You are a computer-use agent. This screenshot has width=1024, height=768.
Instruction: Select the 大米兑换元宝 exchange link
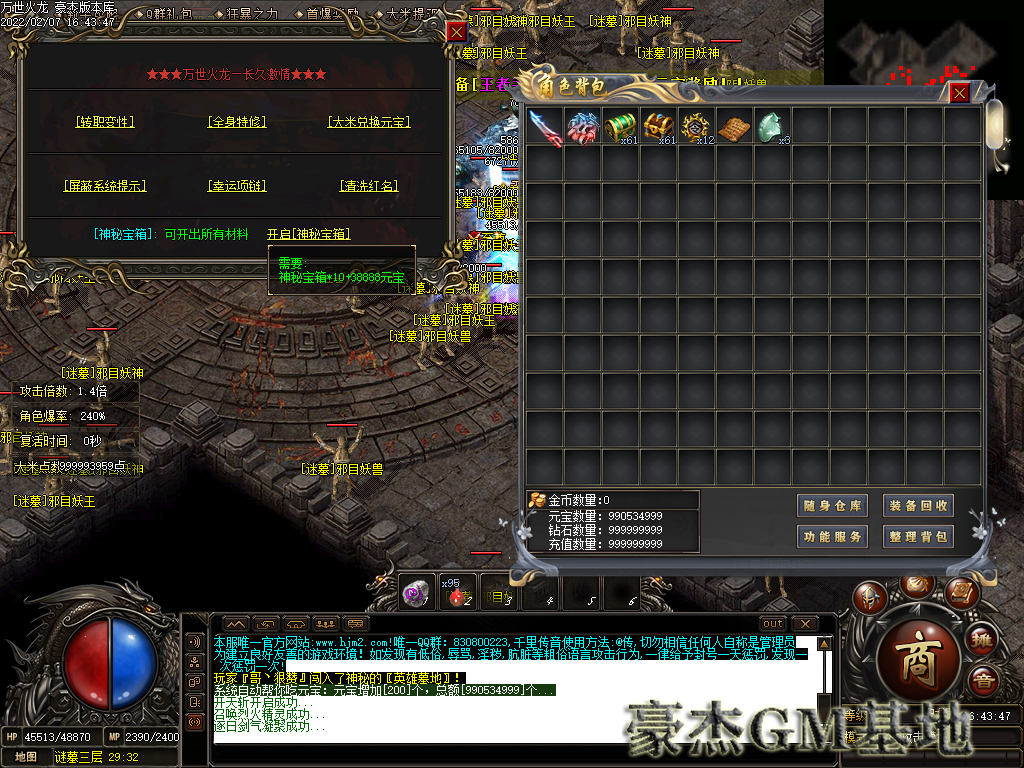[369, 122]
